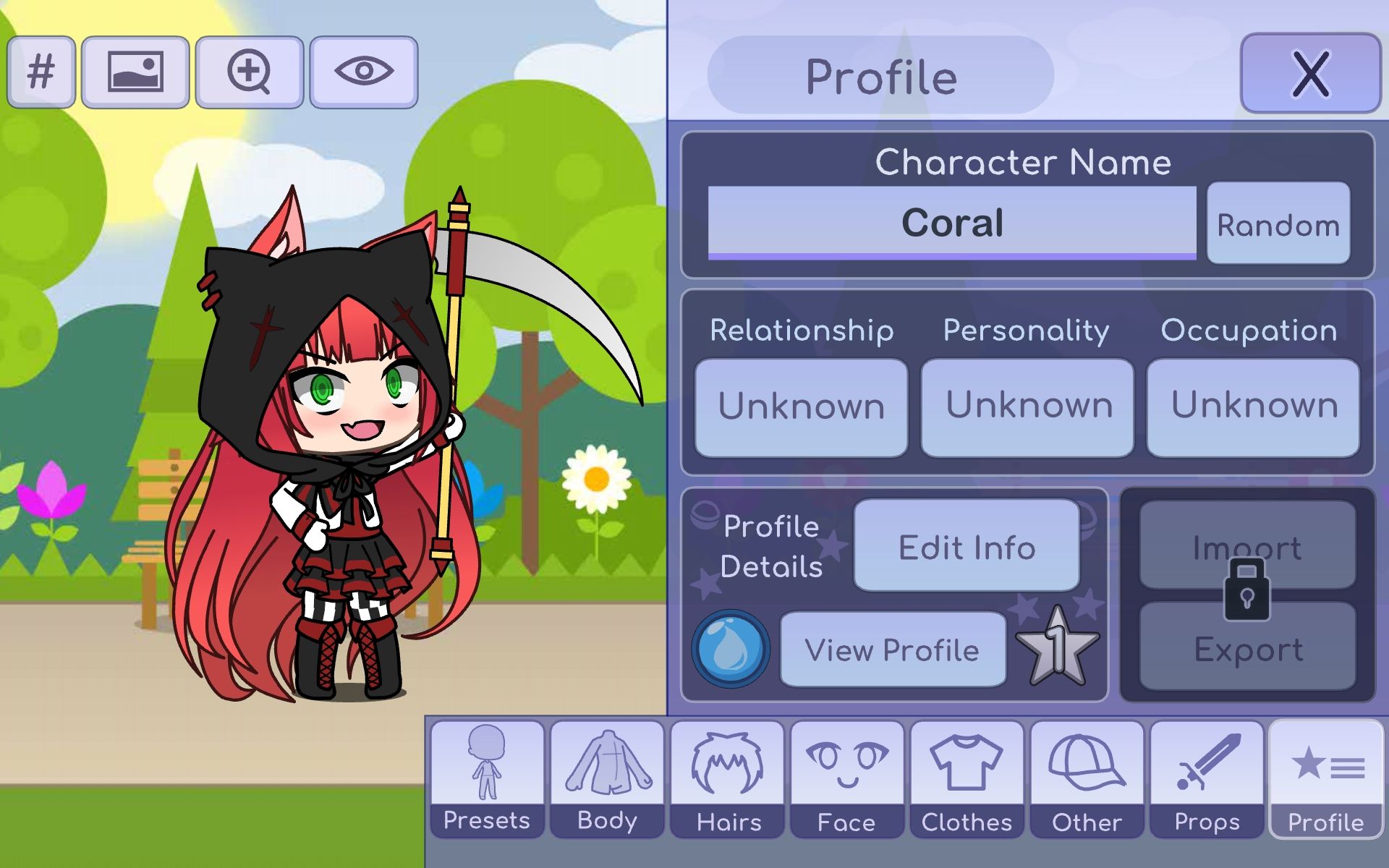
Task: Choose the Occupation value button
Action: coord(1253,407)
